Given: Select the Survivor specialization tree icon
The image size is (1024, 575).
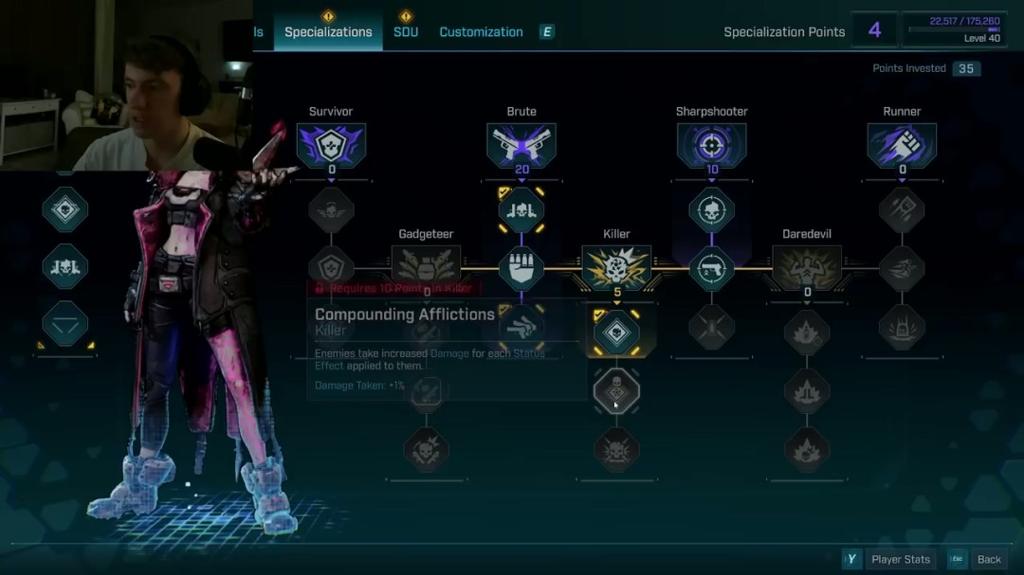Looking at the screenshot, I should pos(331,146).
